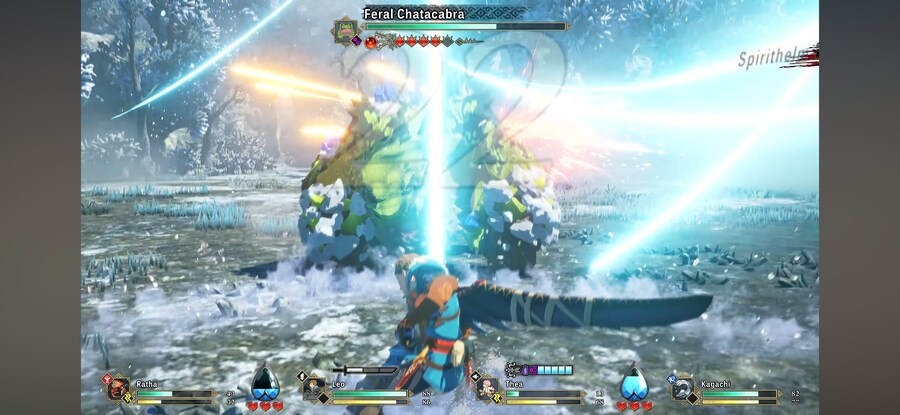
Task: Select Kagachi's party portrait
Action: 683,388
